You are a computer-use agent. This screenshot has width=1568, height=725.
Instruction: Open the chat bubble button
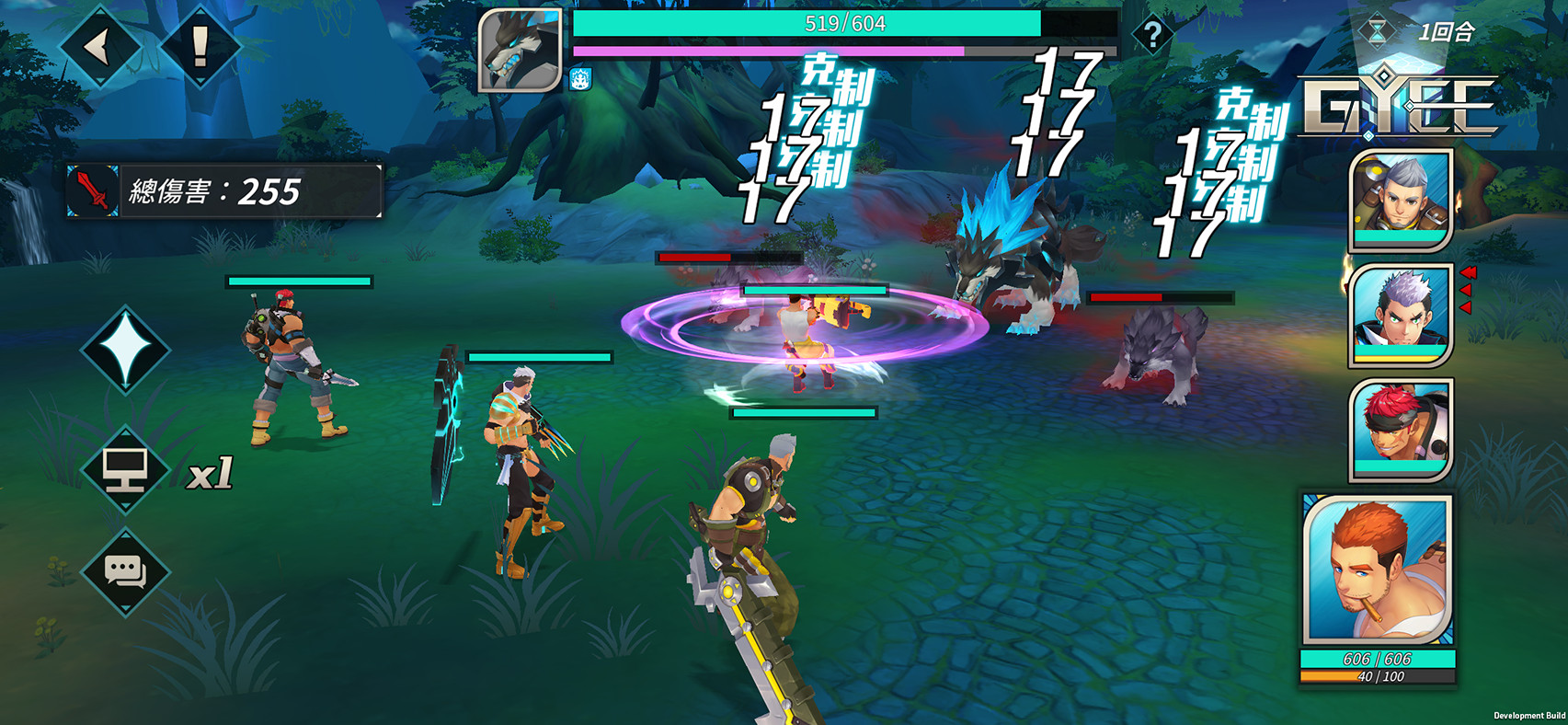[125, 572]
